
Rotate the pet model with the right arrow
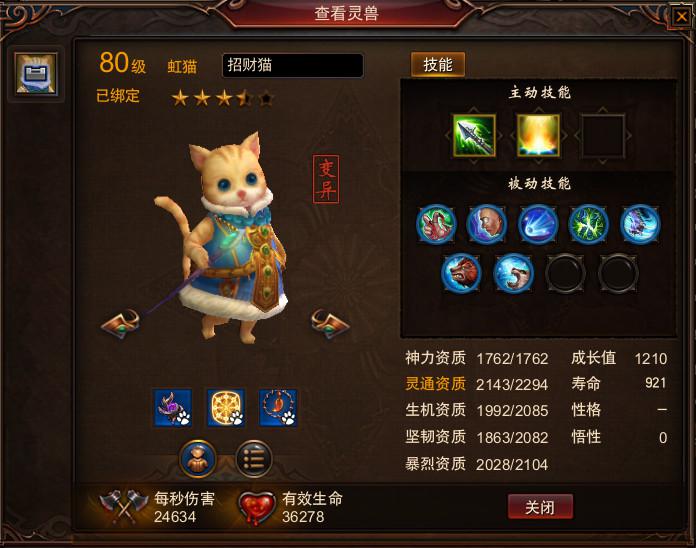click(330, 324)
